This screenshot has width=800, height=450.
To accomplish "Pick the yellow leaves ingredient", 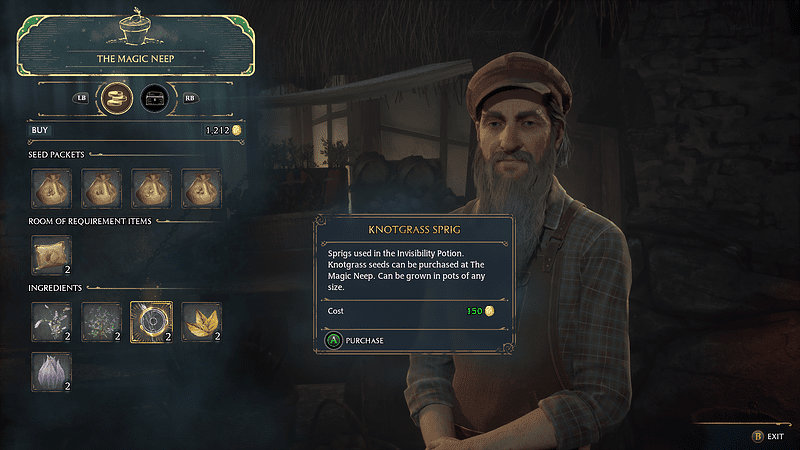I will [201, 321].
